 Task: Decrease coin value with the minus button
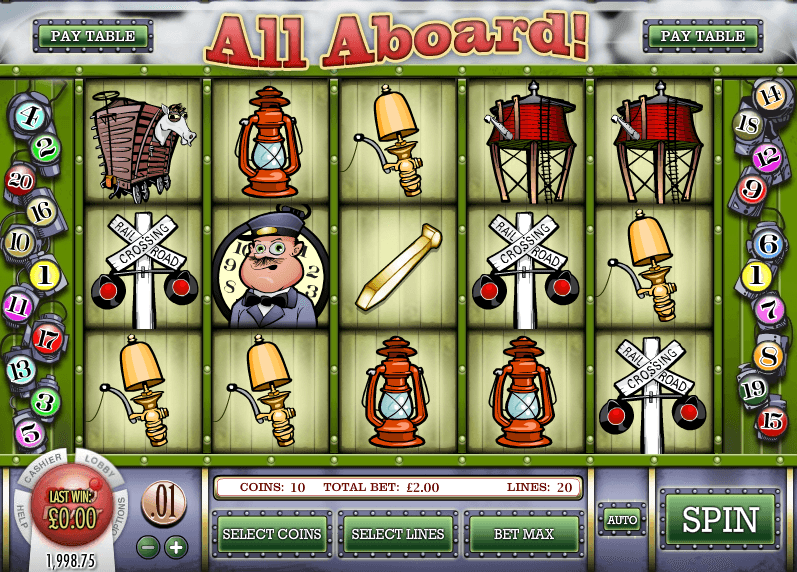coord(147,547)
